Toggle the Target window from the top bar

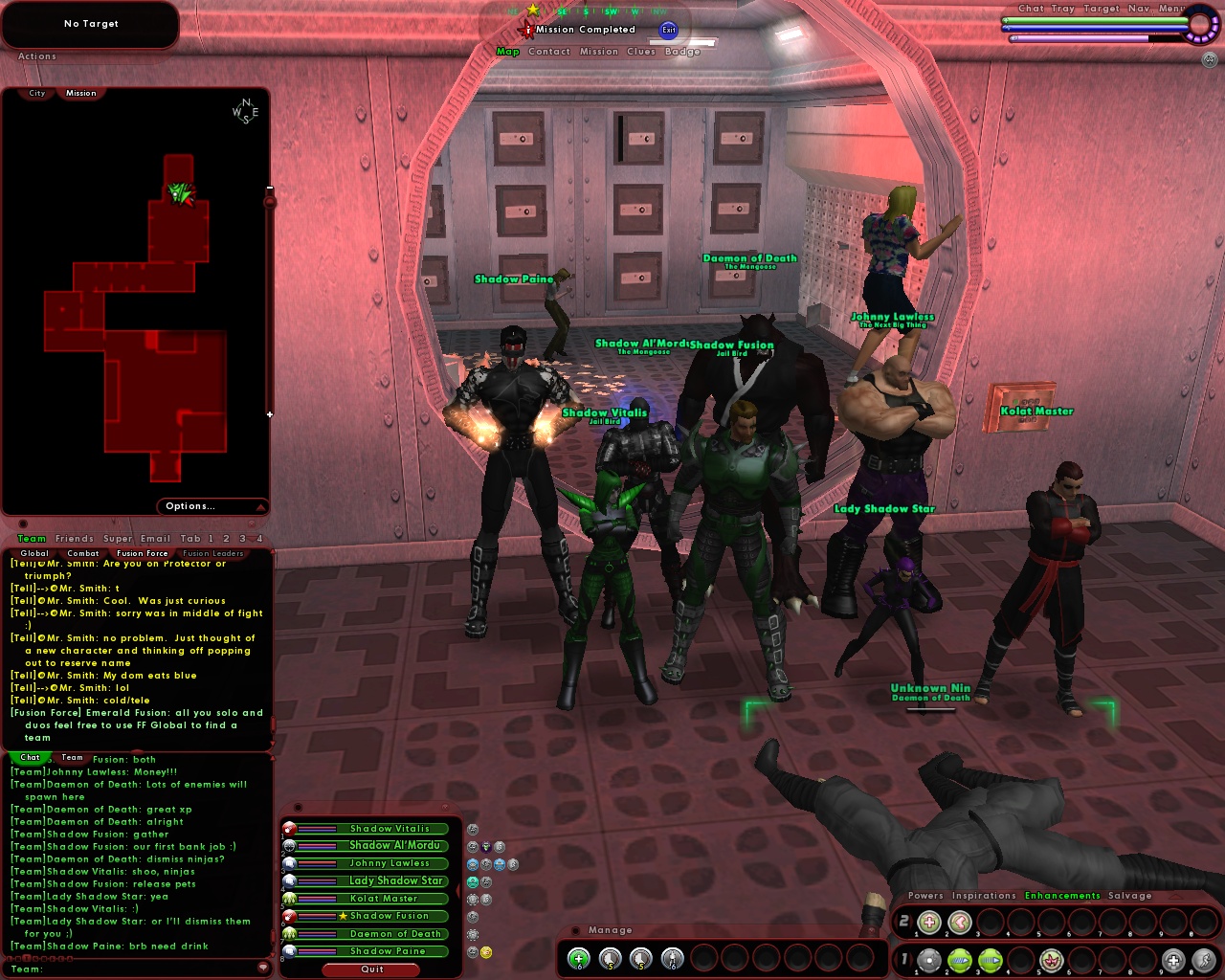coord(1102,8)
